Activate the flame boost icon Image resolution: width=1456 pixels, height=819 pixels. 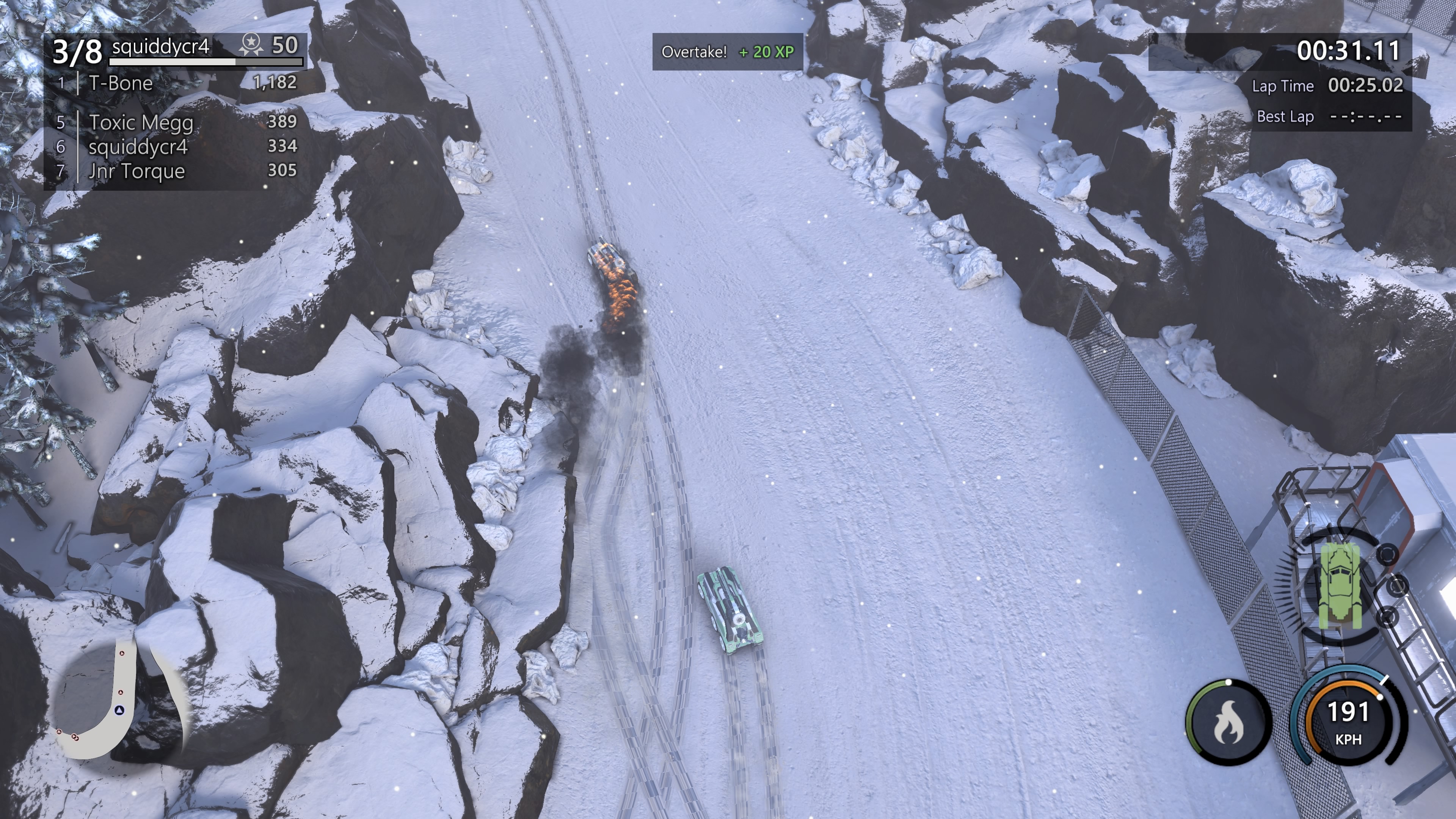pos(1228,723)
